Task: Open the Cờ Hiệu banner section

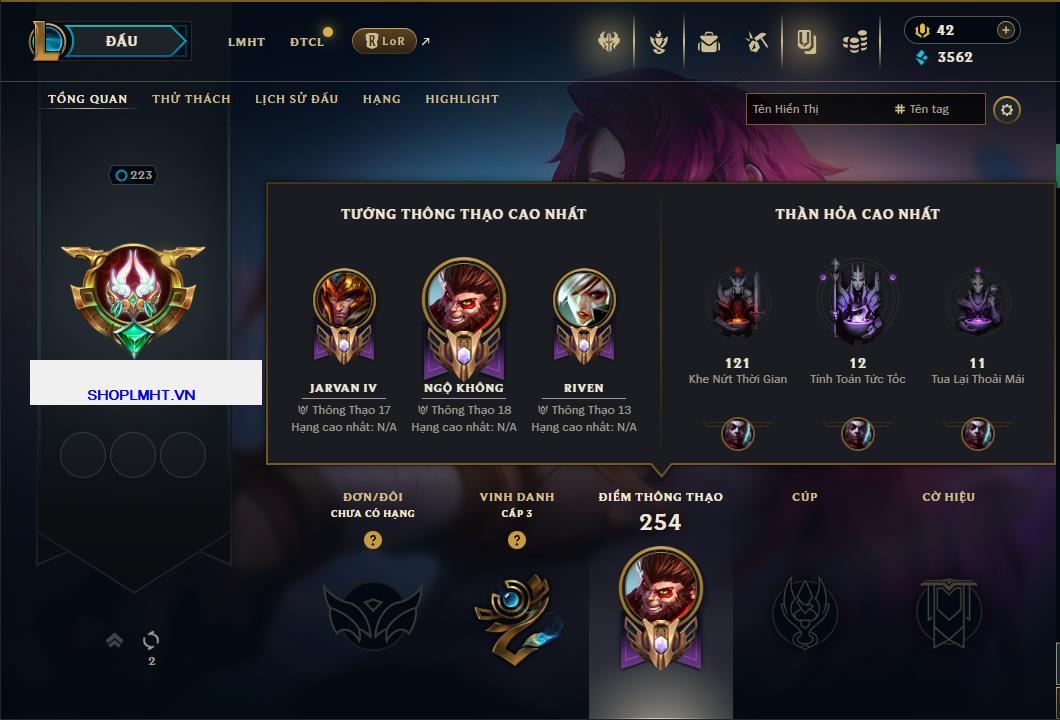Action: pyautogui.click(x=948, y=610)
